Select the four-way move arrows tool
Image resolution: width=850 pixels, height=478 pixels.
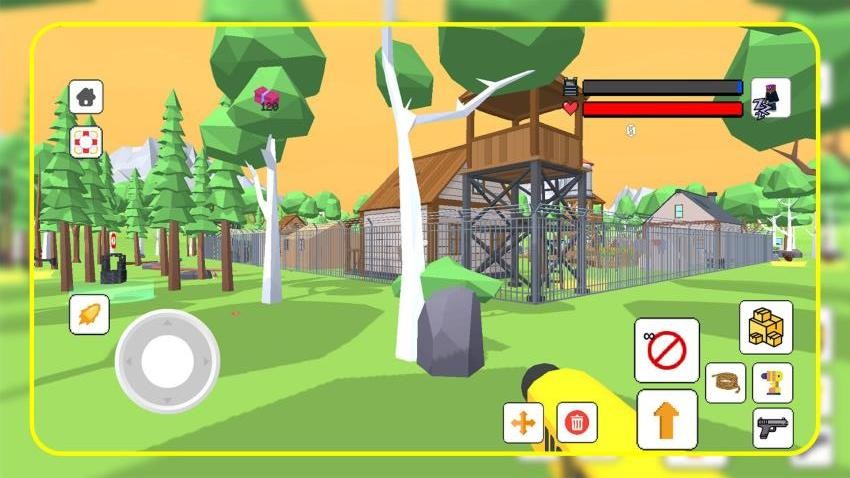coord(523,423)
